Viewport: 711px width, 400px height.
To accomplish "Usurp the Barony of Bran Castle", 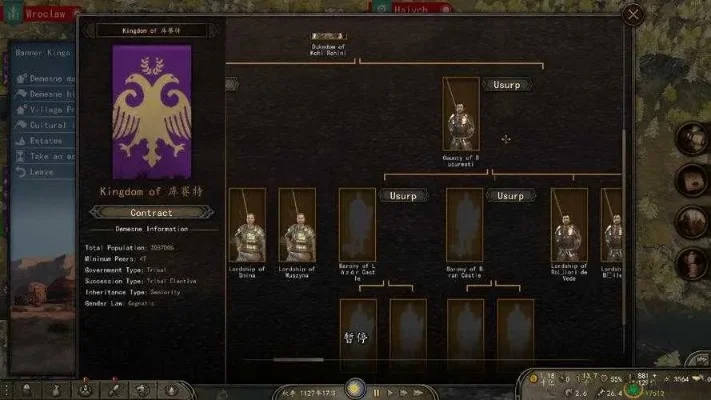I will click(509, 196).
